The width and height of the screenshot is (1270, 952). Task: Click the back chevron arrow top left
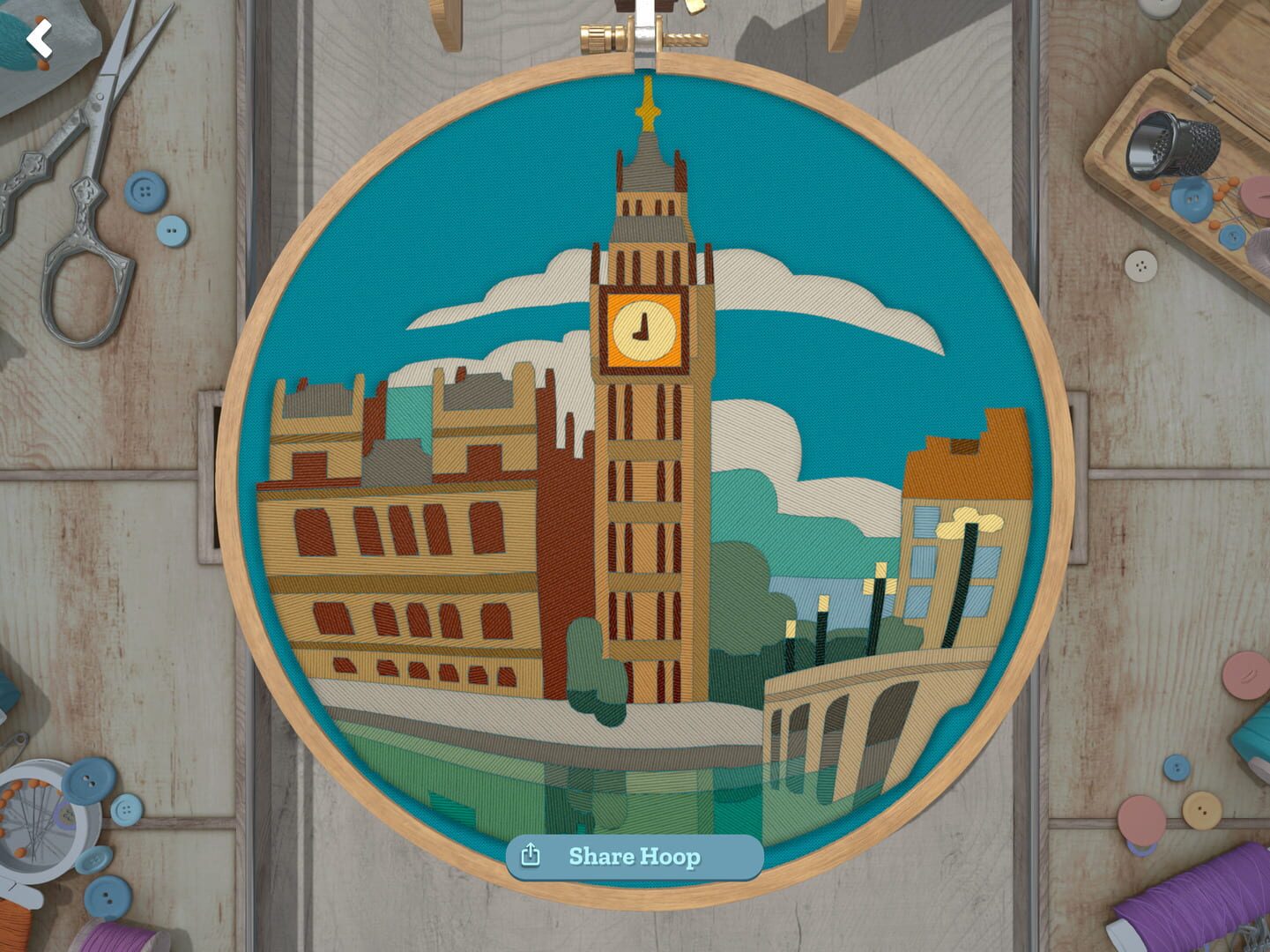(x=40, y=37)
